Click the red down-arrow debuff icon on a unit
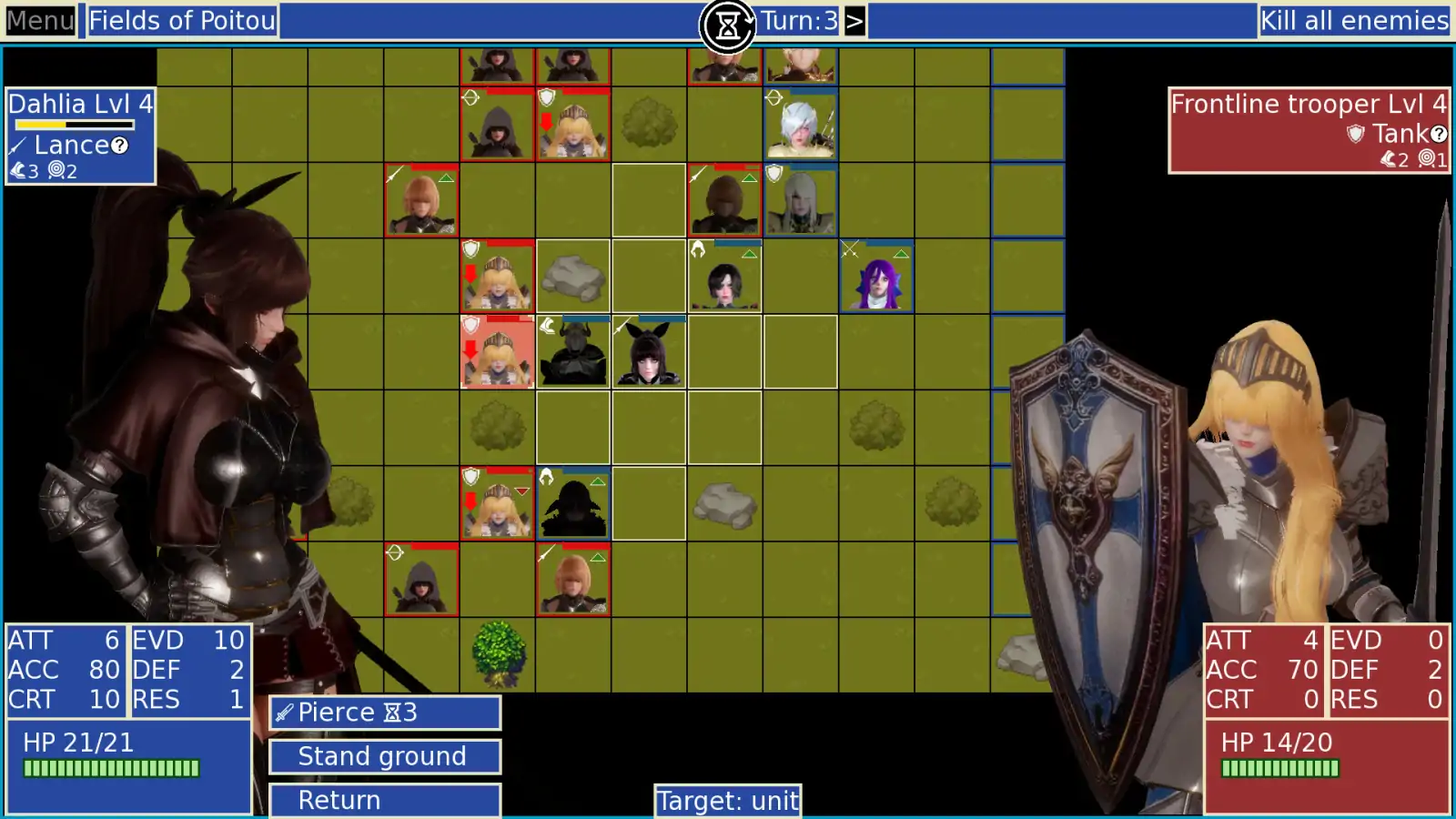This screenshot has width=1456, height=819. (546, 120)
